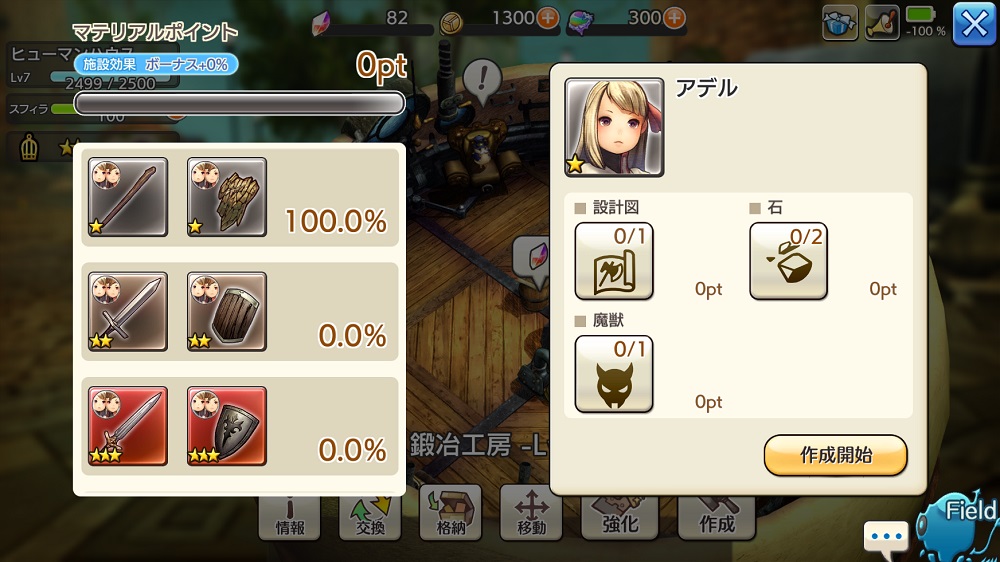Open the chat speech bubble
Viewport: 1000px width, 562px height.
pyautogui.click(x=886, y=537)
